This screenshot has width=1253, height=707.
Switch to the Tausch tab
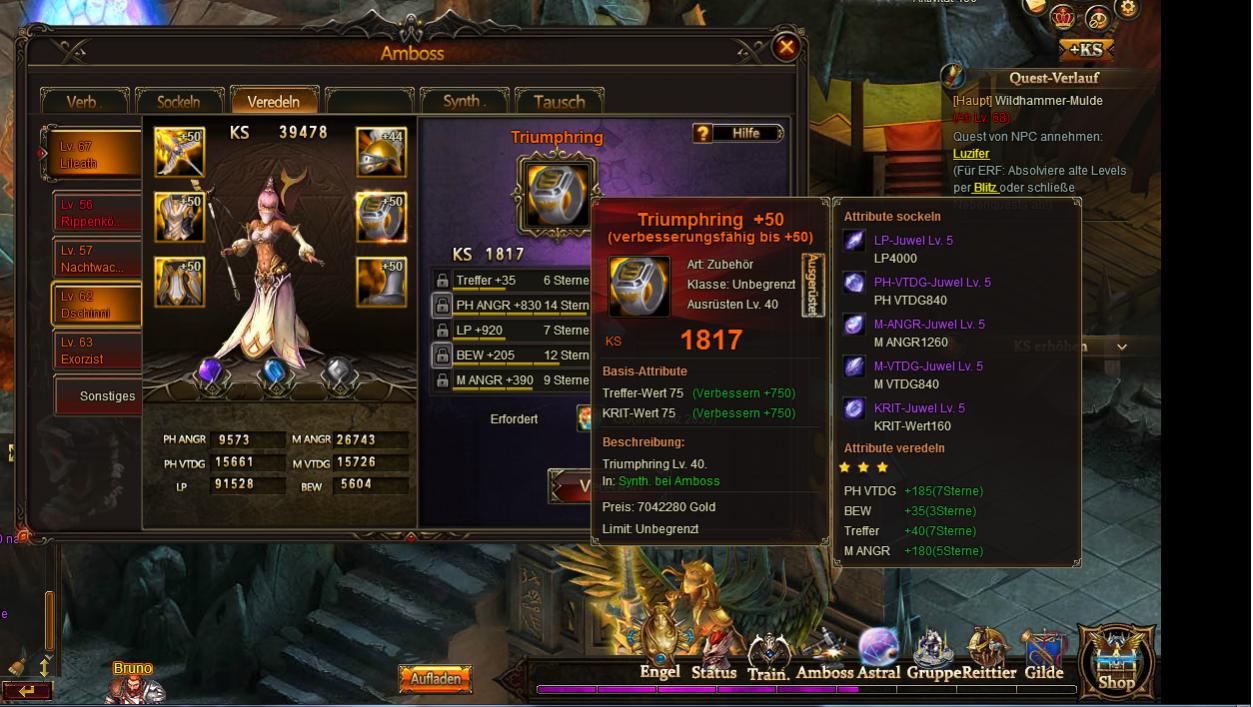pyautogui.click(x=559, y=101)
